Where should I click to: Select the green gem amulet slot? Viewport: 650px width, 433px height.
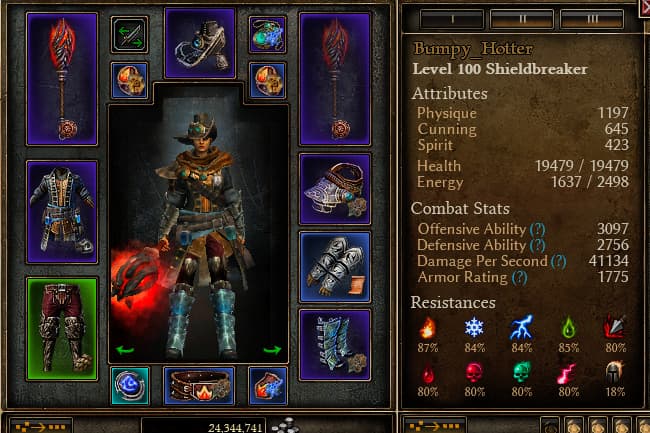point(267,35)
